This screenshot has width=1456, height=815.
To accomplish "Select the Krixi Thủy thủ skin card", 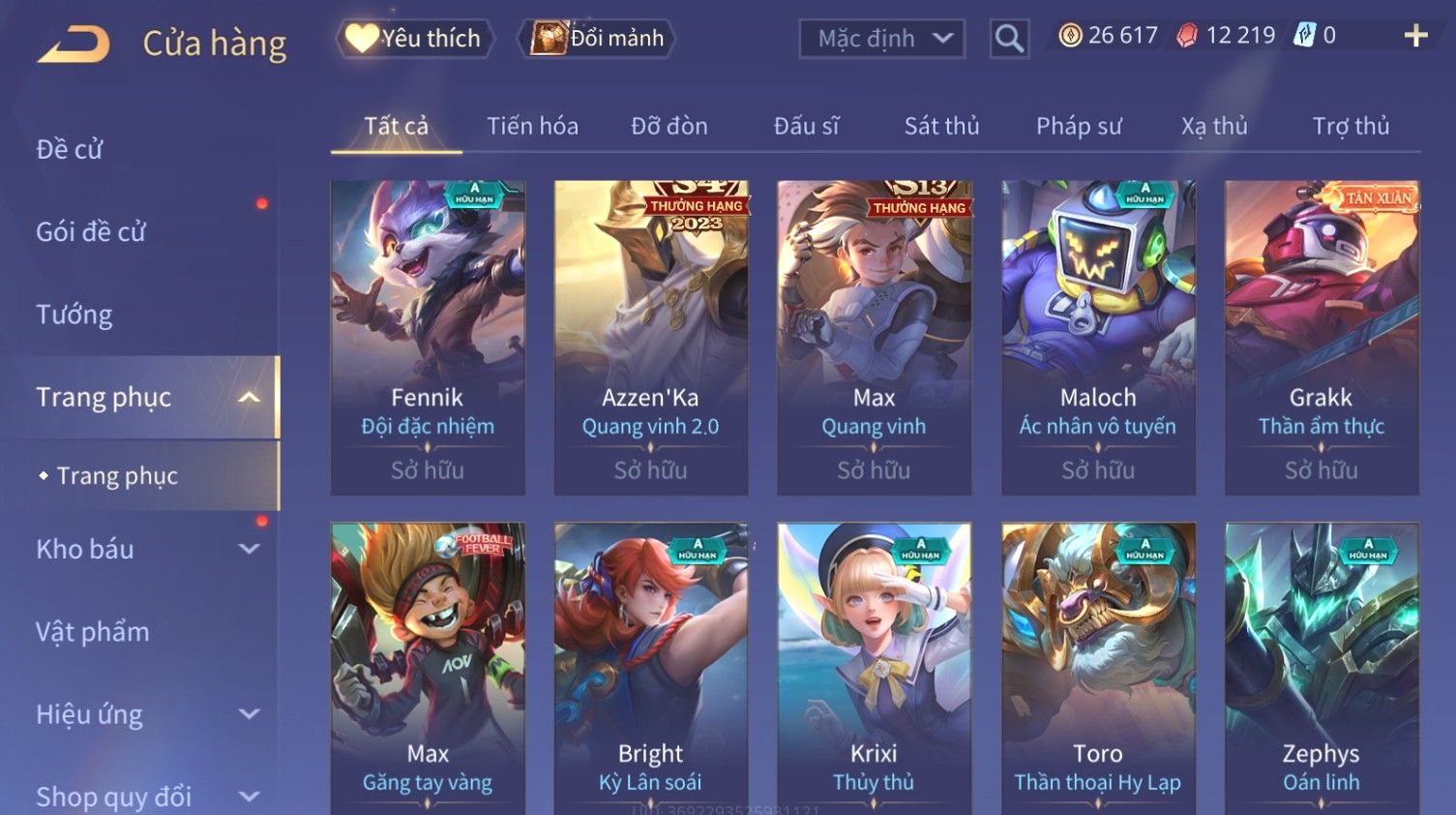I will (874, 668).
